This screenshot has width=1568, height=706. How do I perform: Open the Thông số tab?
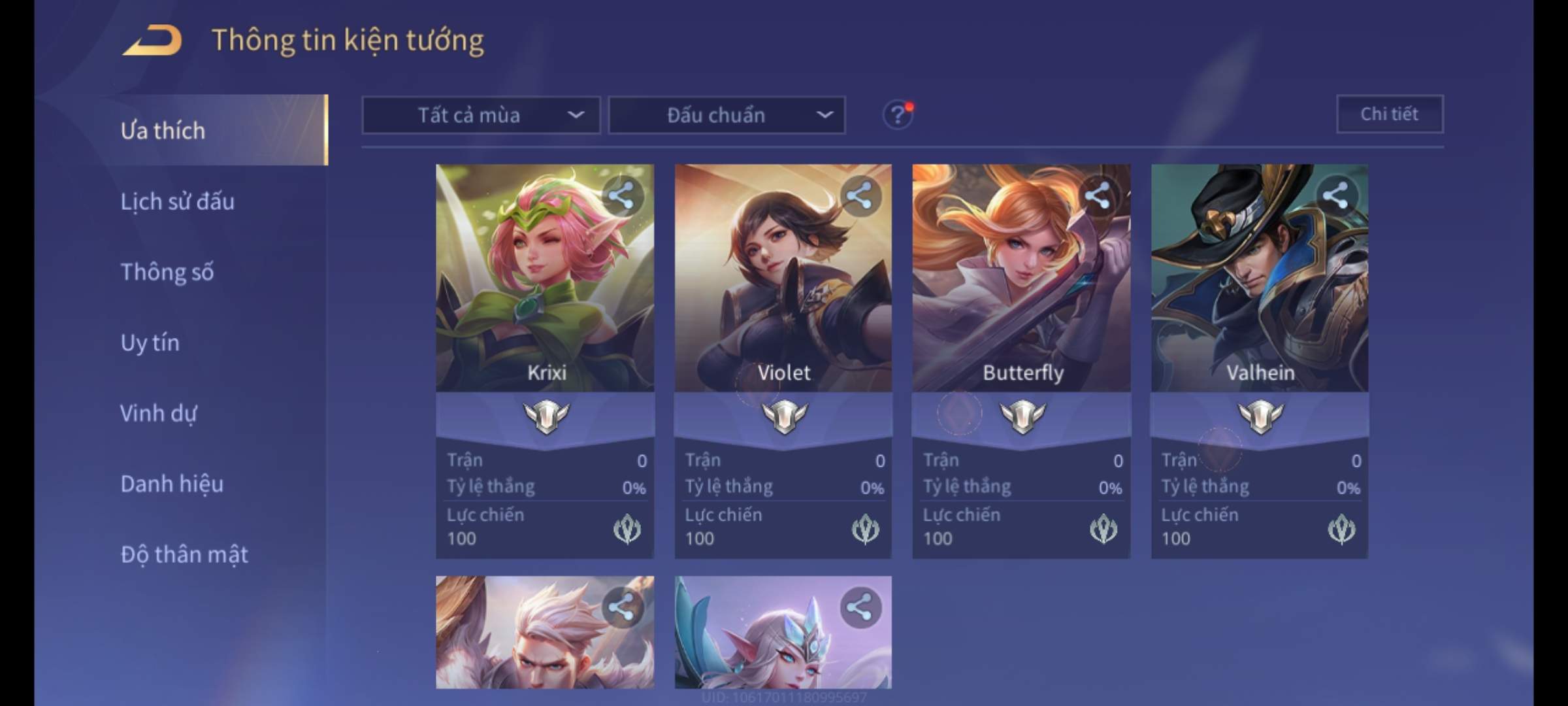pos(167,272)
